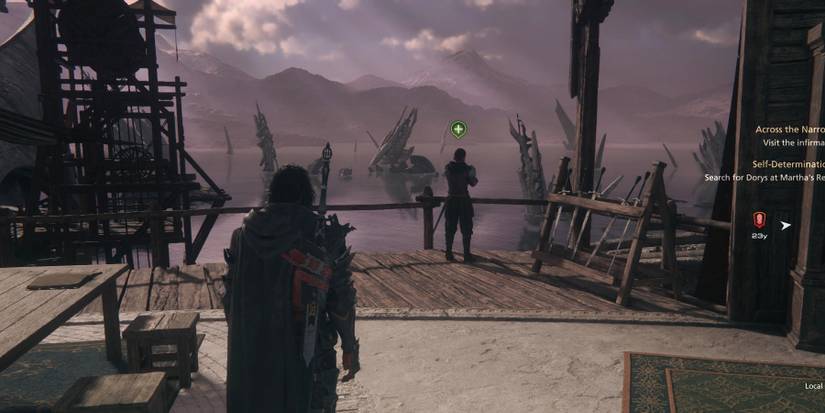Select the green plus side quest marker
The width and height of the screenshot is (825, 413).
pyautogui.click(x=458, y=129)
